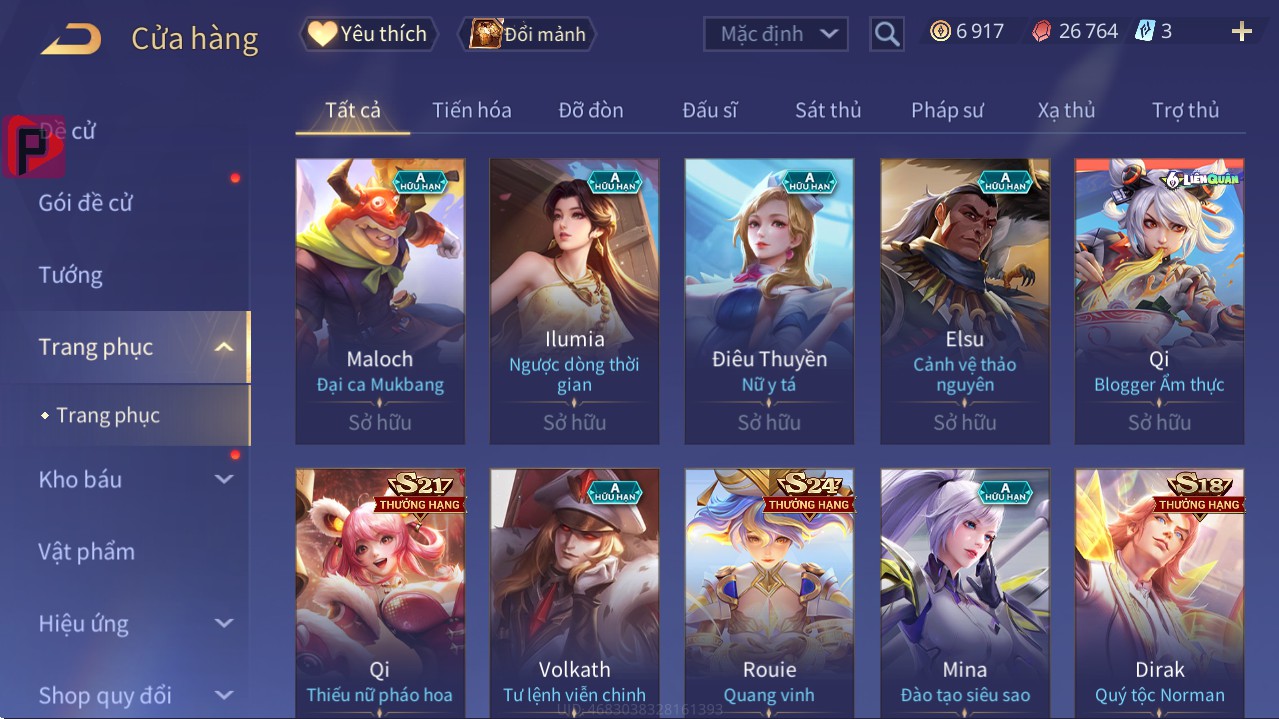Screen dimensions: 1279x719
Task: Open the Vật phẩm section
Action: click(87, 551)
